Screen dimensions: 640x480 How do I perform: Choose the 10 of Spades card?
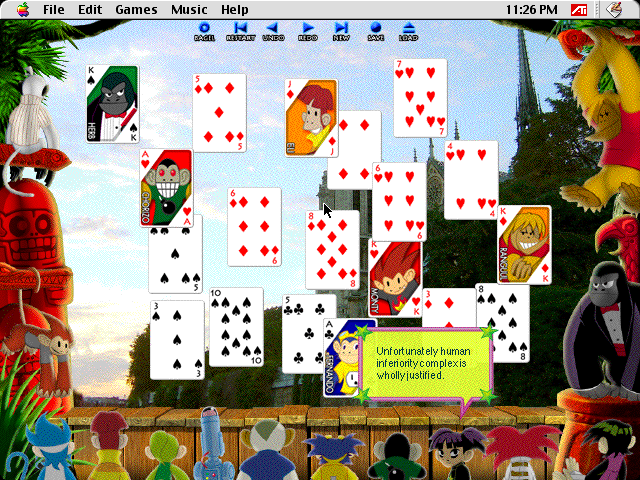pyautogui.click(x=236, y=327)
